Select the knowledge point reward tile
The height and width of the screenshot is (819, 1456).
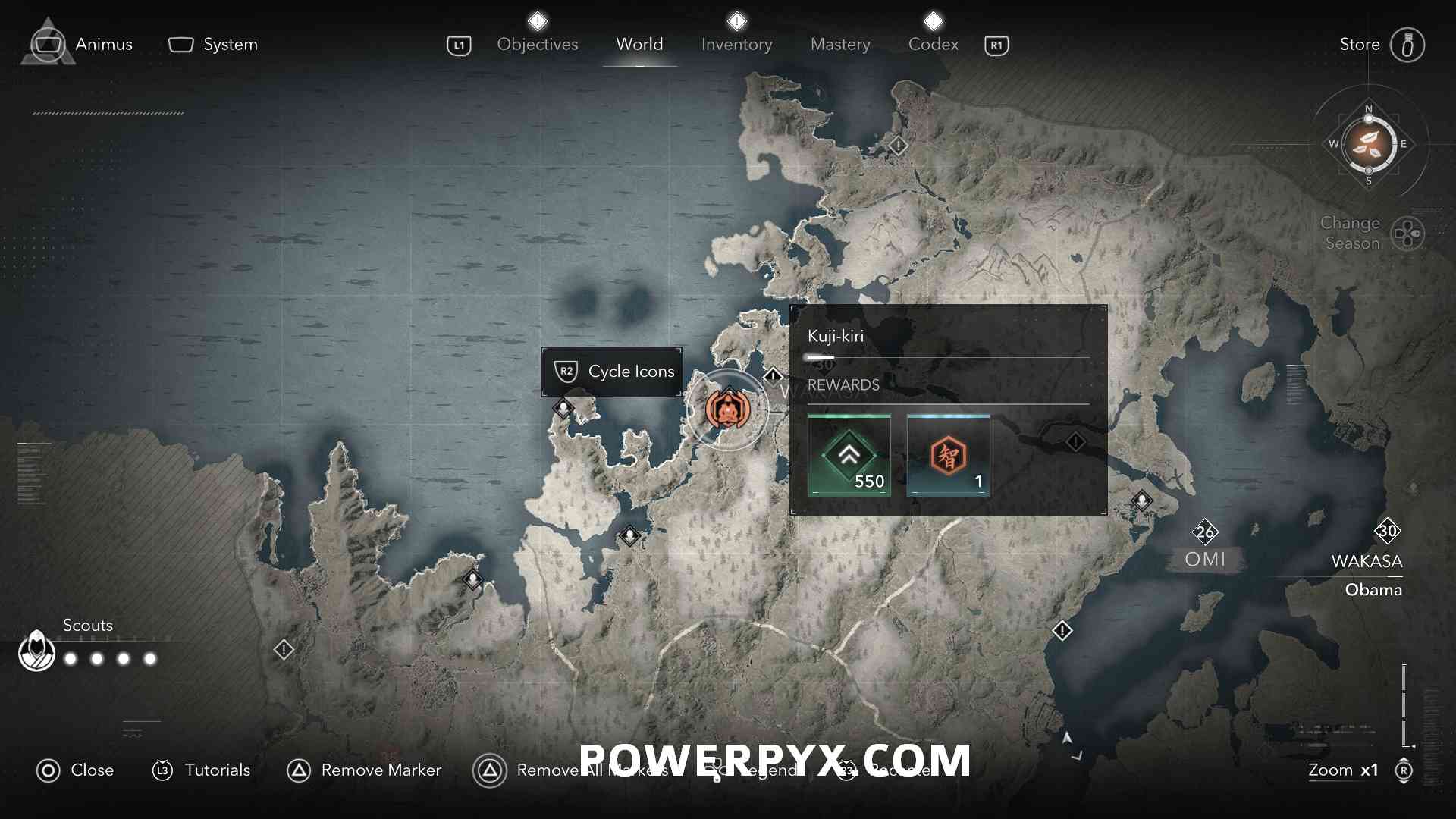tap(948, 455)
